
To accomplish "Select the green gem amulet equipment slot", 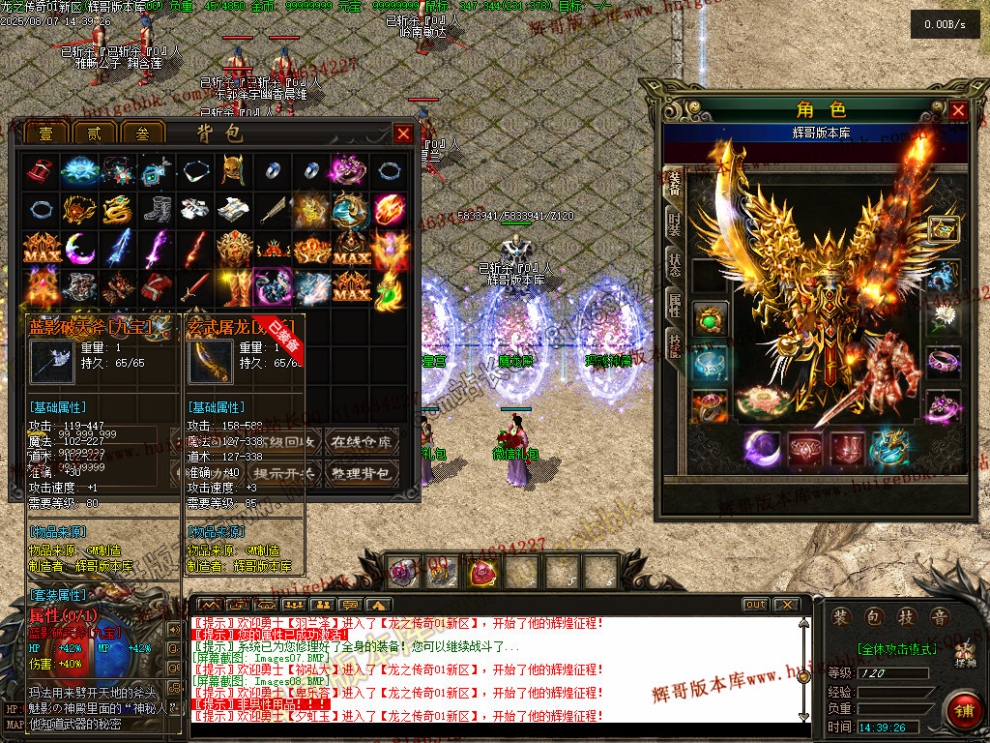I will (710, 321).
